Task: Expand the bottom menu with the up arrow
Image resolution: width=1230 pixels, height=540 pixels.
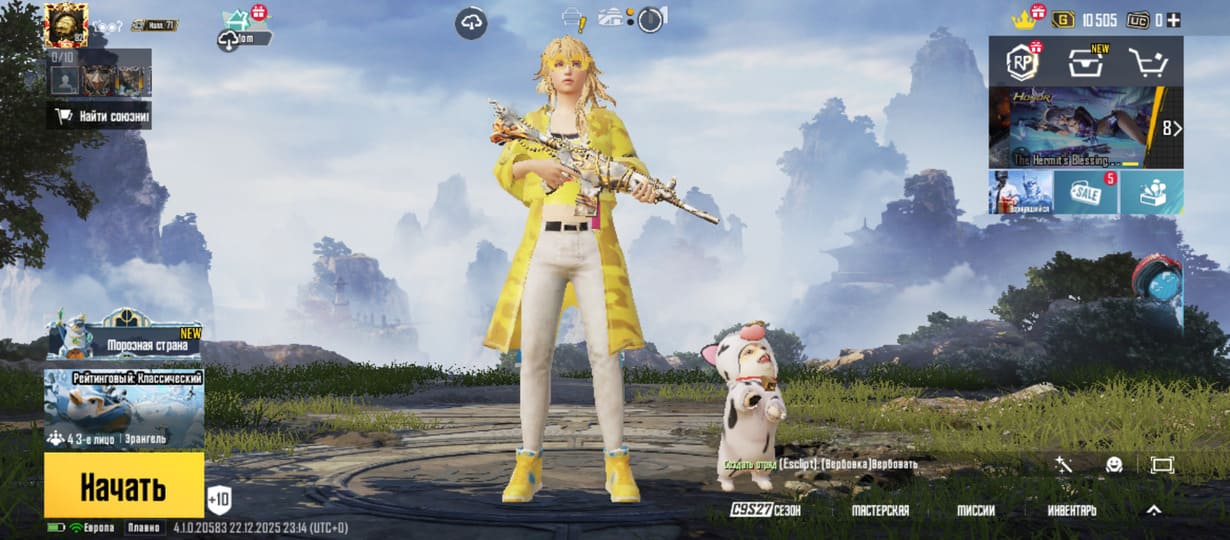Action: click(x=1153, y=510)
